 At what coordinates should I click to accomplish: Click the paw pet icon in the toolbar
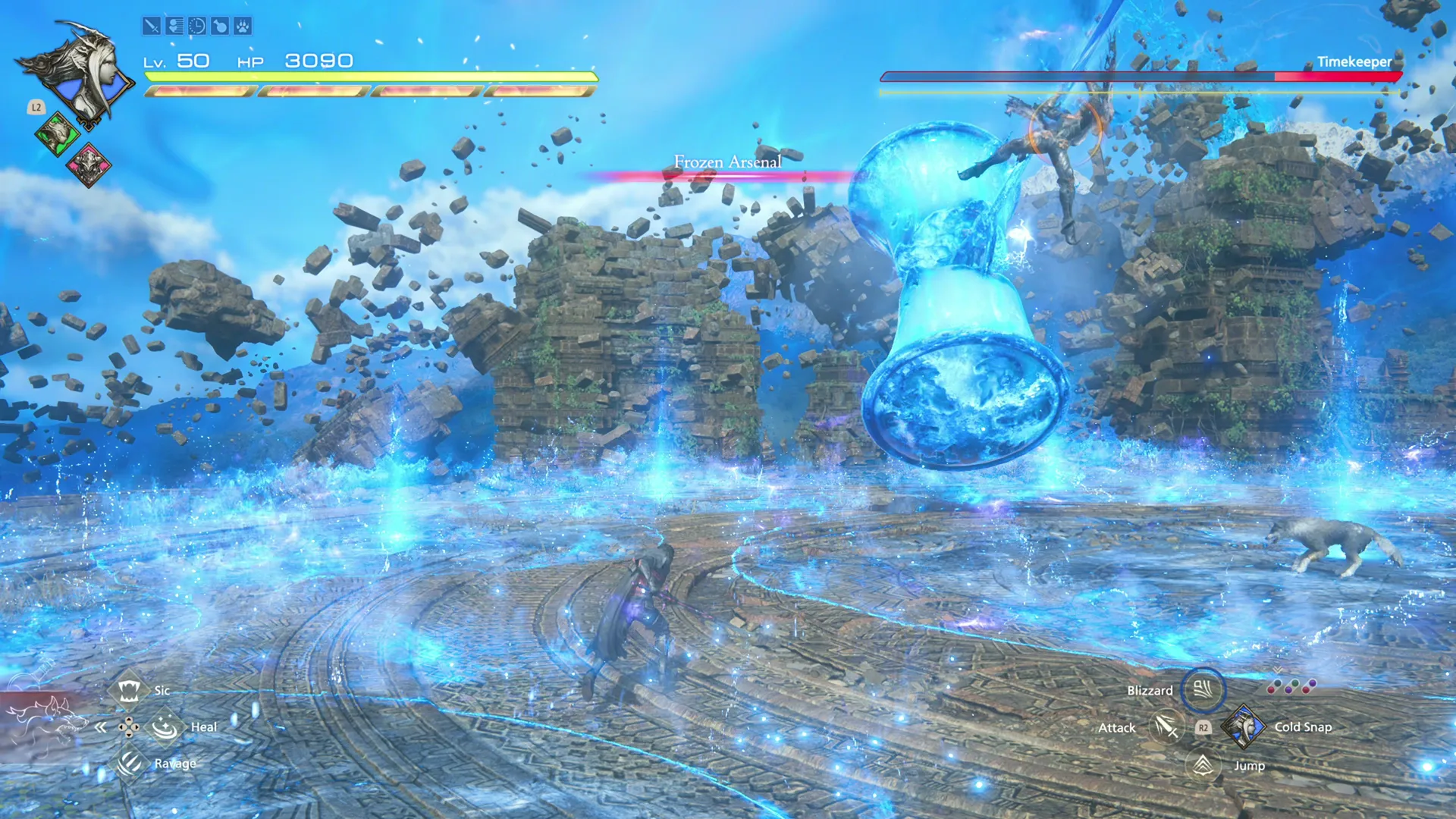coord(244,27)
